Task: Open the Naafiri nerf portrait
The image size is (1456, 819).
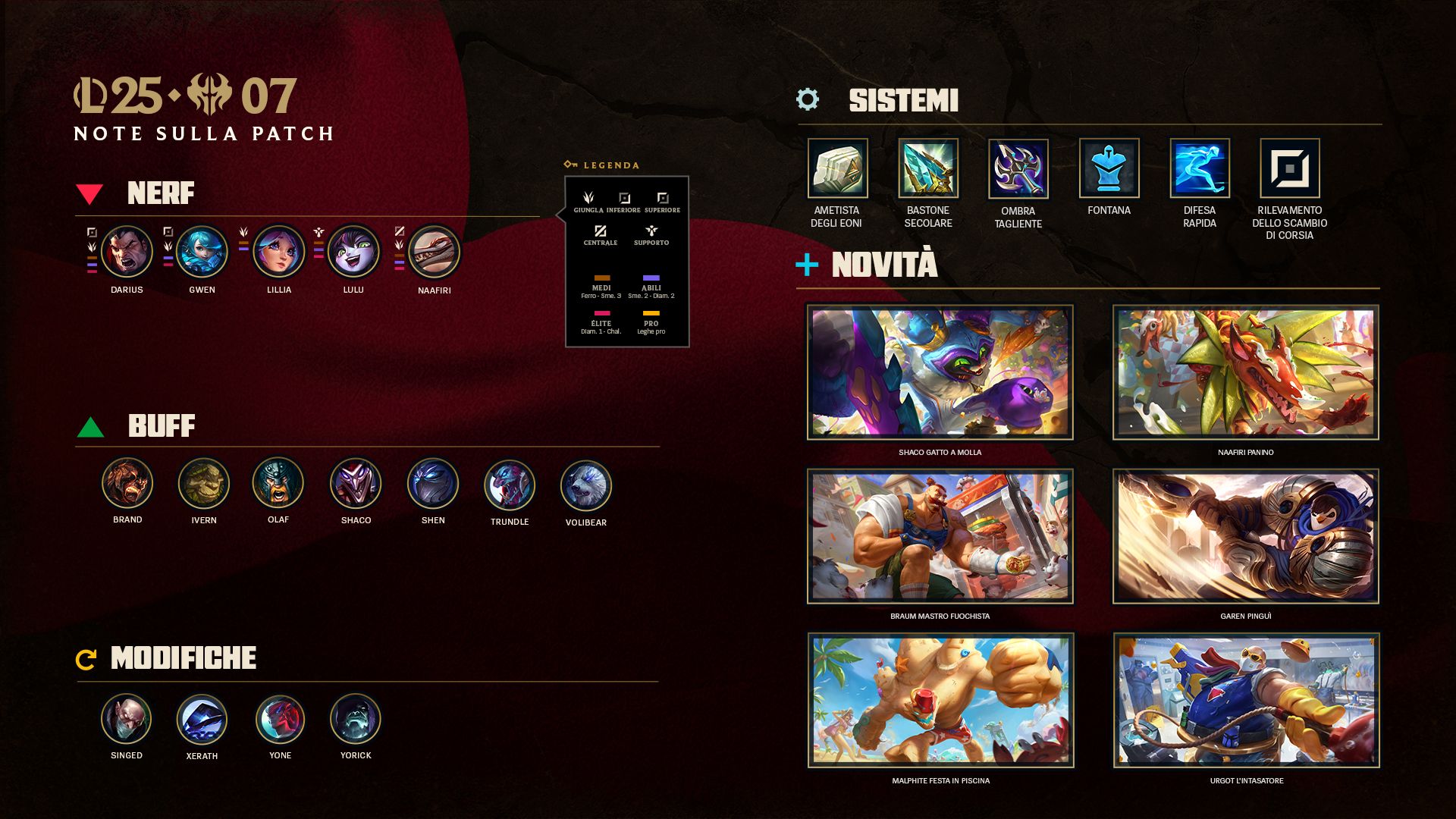Action: 434,253
